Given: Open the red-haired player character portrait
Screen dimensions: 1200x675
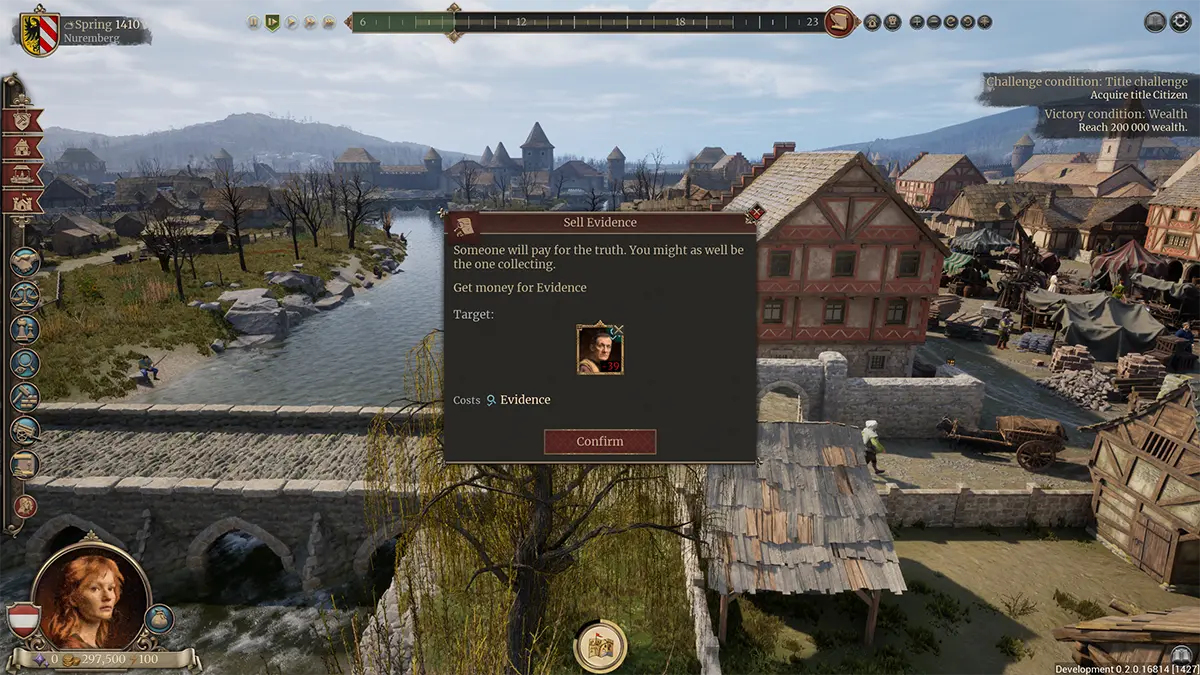Looking at the screenshot, I should pyautogui.click(x=79, y=598).
